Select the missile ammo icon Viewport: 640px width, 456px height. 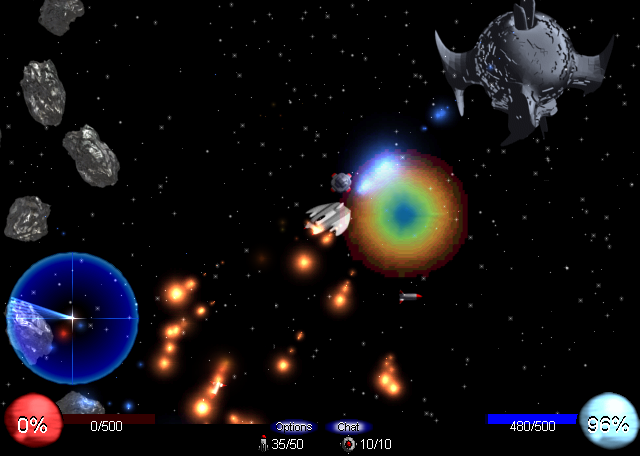pos(263,444)
